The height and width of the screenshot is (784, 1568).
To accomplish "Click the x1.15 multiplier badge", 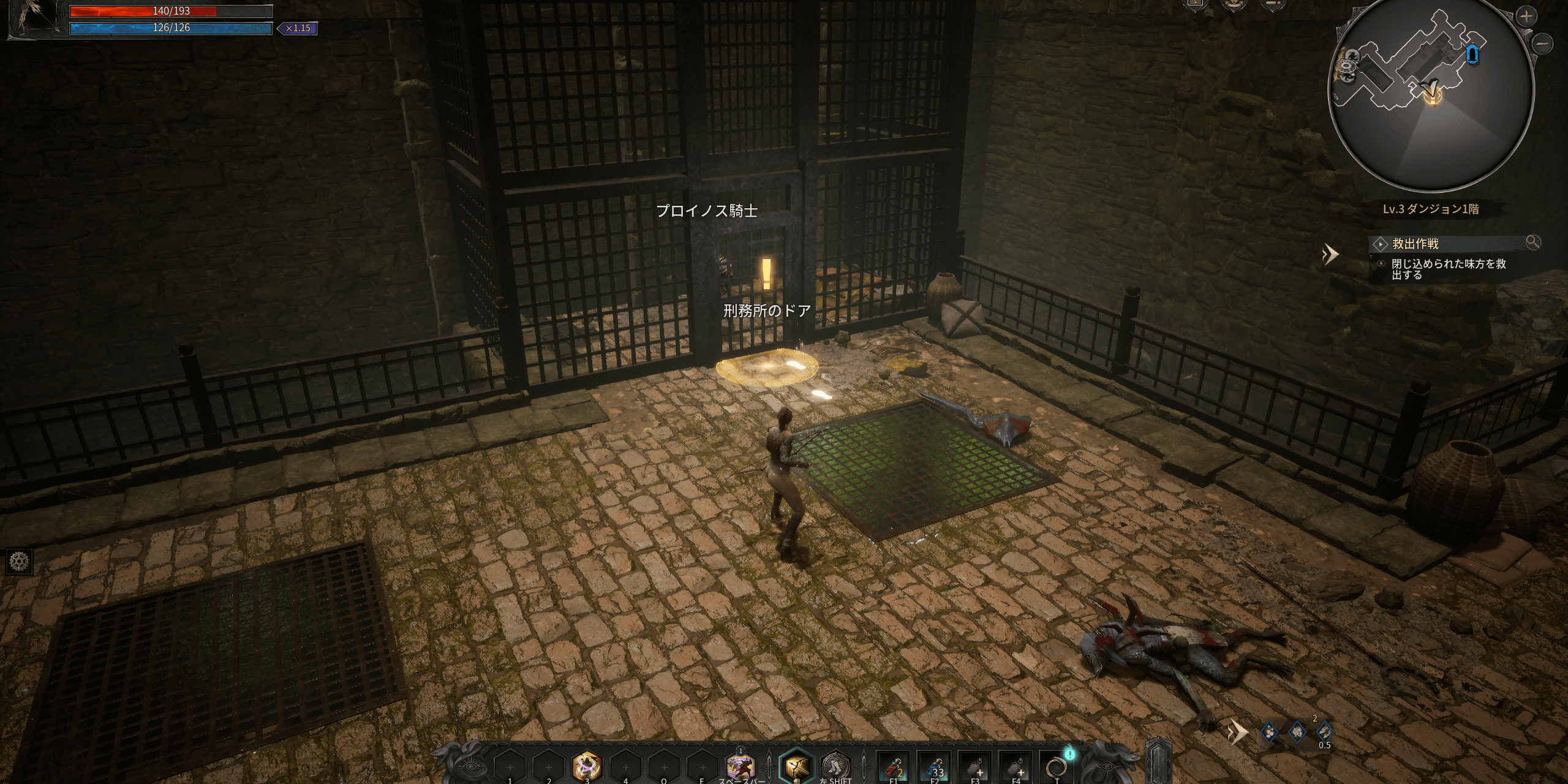I will tap(298, 28).
